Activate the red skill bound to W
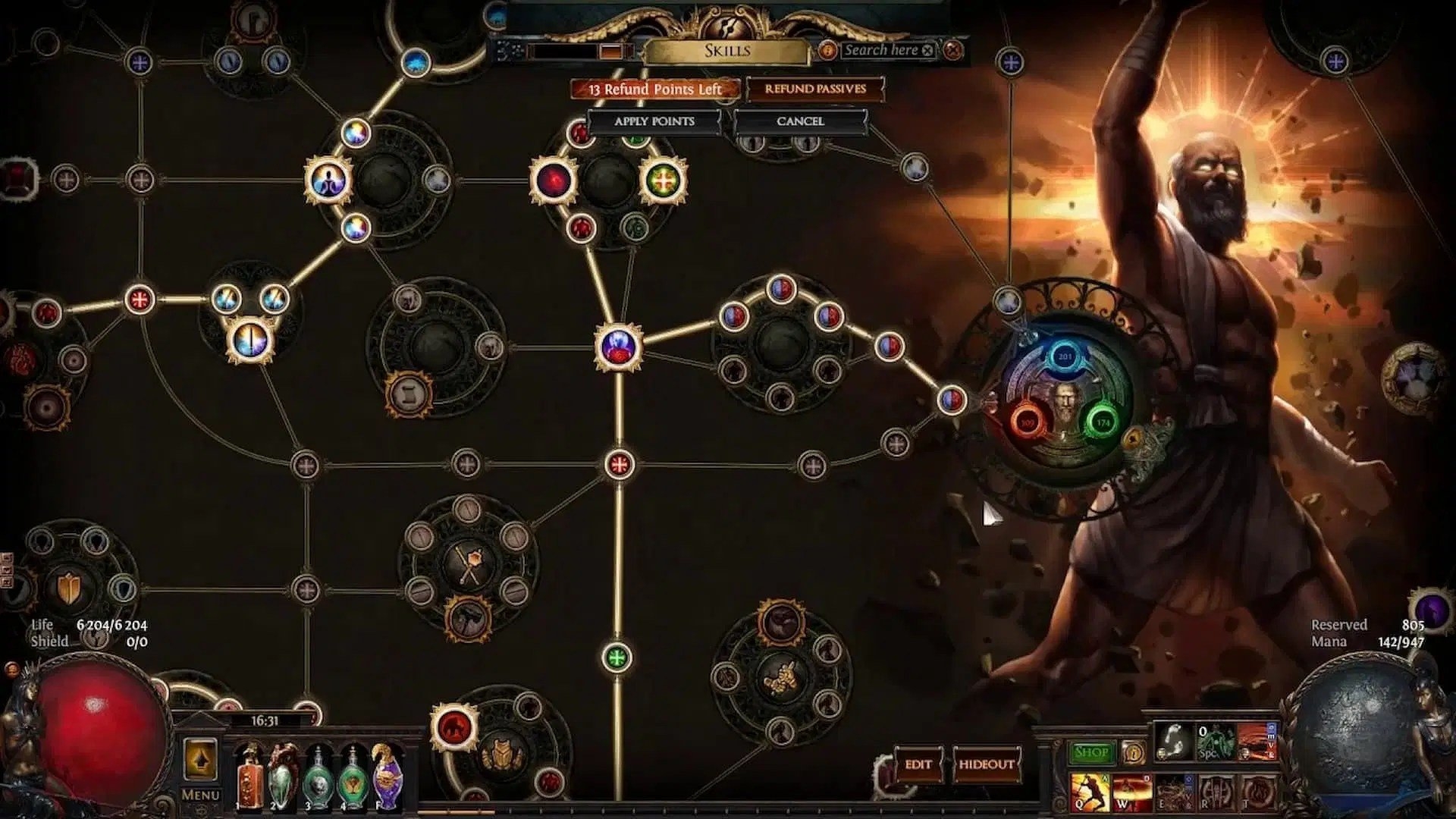This screenshot has height=819, width=1456. 1130,792
